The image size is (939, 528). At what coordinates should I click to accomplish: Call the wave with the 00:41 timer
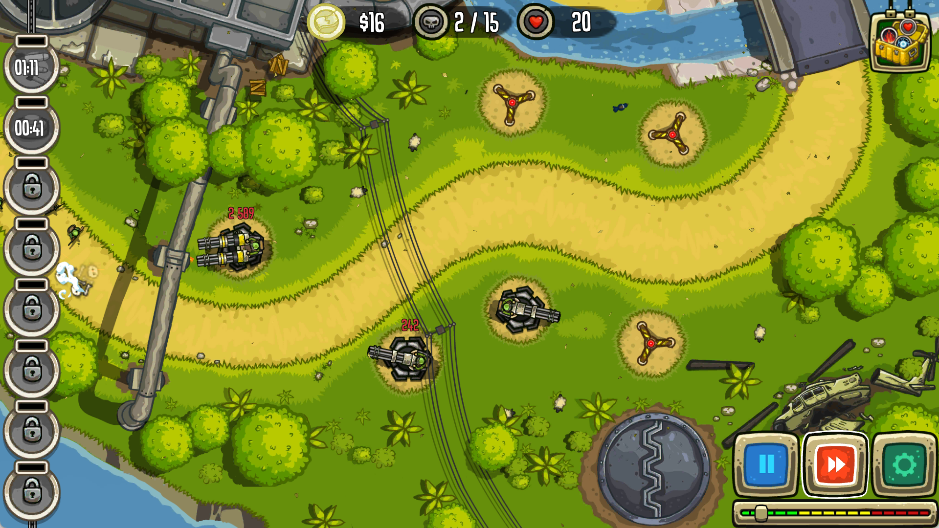click(x=31, y=128)
